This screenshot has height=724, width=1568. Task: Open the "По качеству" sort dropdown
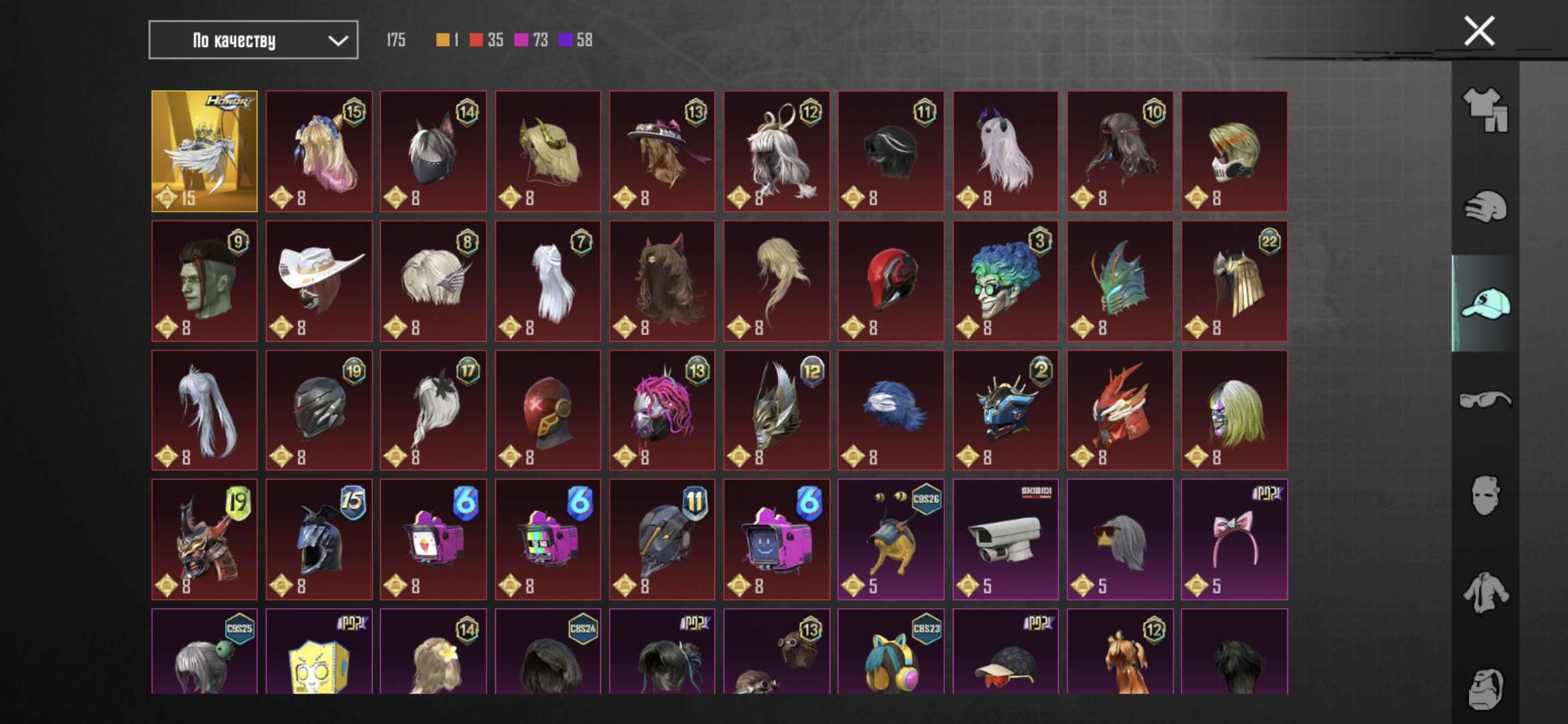253,40
